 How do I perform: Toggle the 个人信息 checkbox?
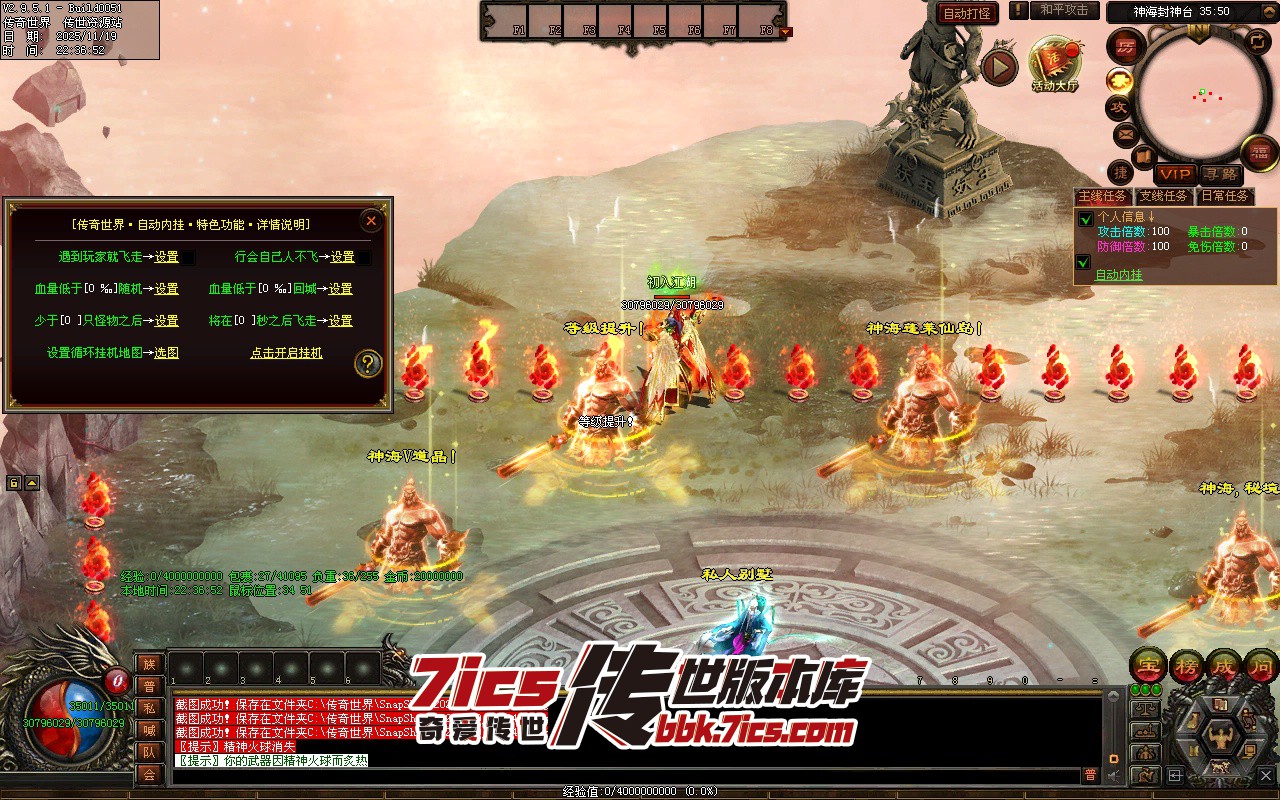coord(1084,219)
